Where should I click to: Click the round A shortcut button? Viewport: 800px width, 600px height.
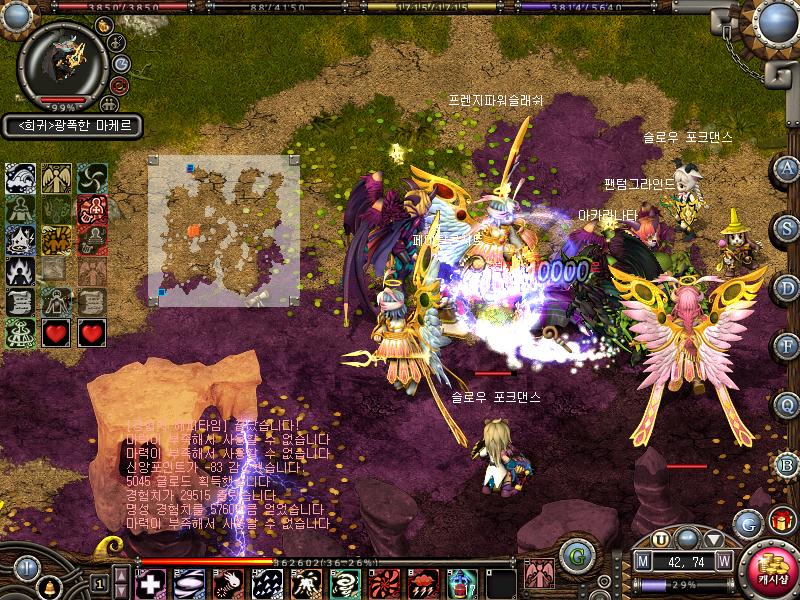coord(787,168)
